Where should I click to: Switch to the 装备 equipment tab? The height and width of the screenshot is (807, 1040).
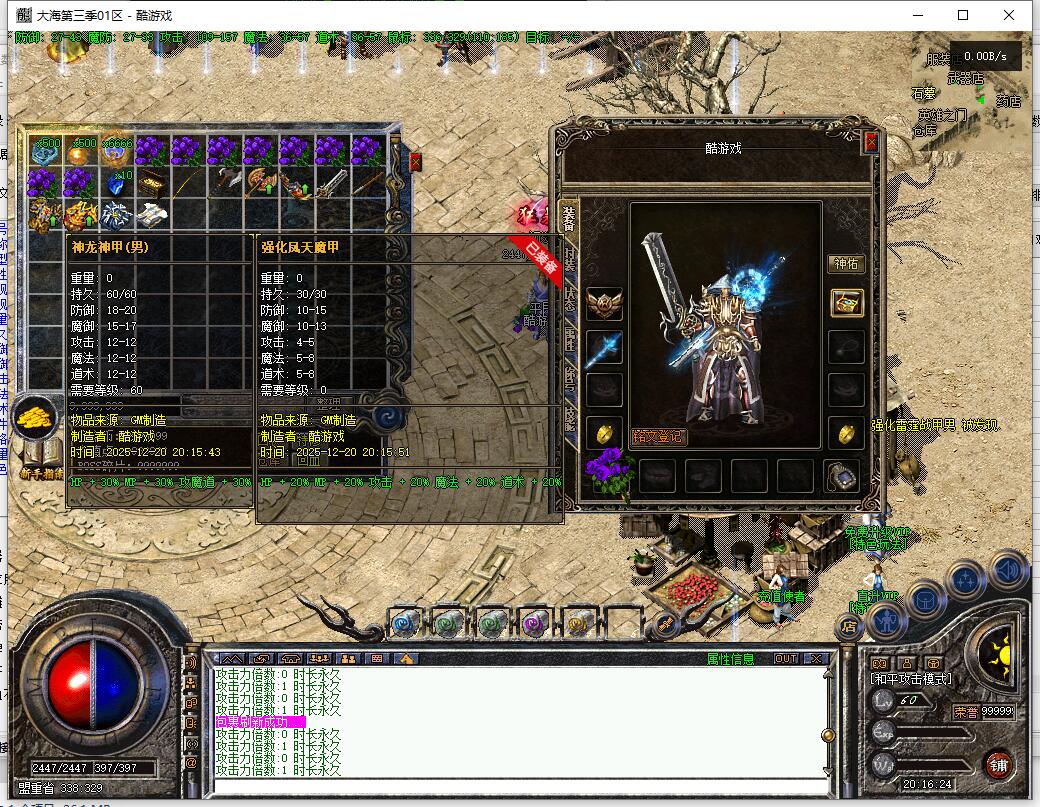[x=569, y=222]
